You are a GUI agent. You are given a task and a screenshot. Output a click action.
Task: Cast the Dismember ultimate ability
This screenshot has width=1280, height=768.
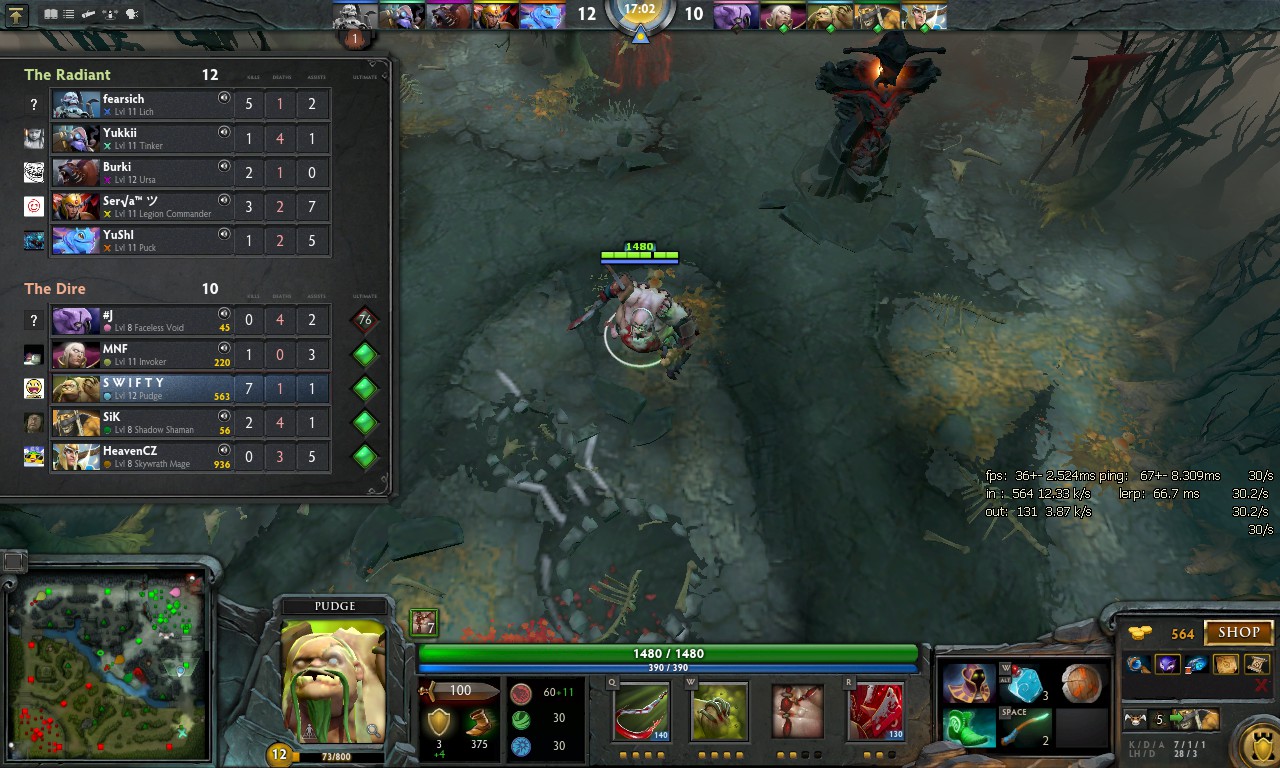pos(876,711)
